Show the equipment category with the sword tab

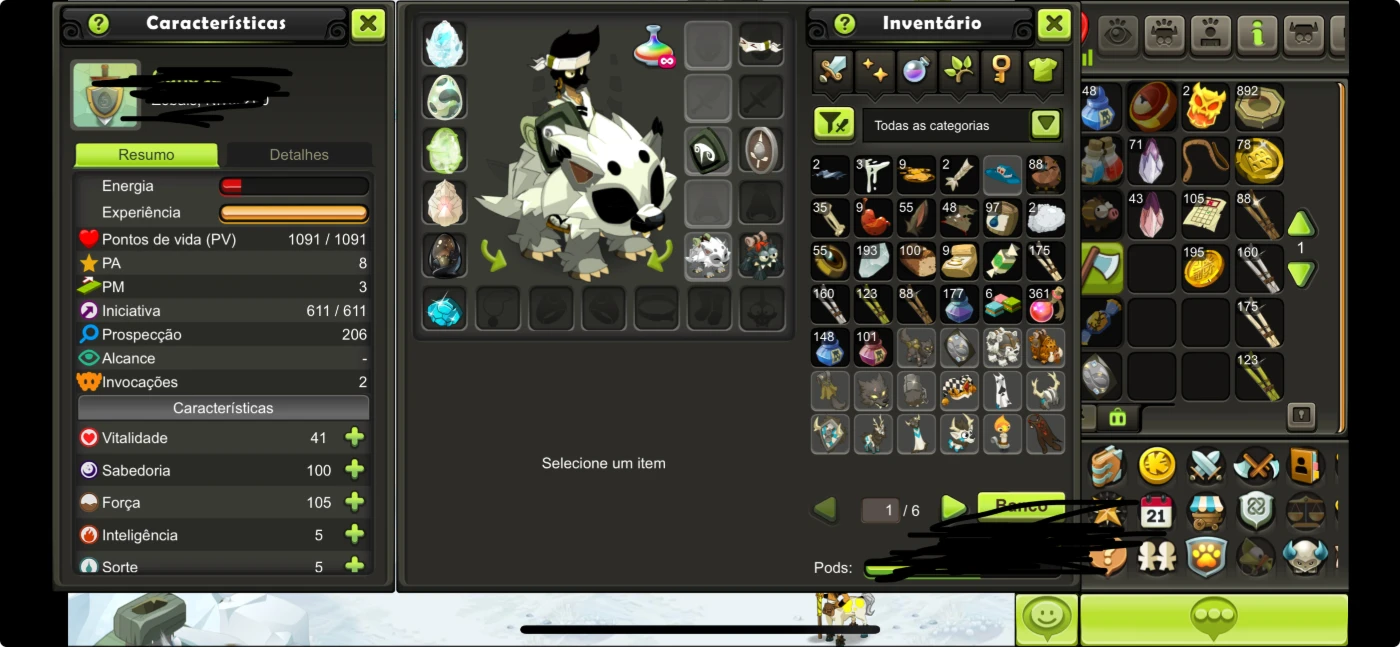[x=833, y=70]
